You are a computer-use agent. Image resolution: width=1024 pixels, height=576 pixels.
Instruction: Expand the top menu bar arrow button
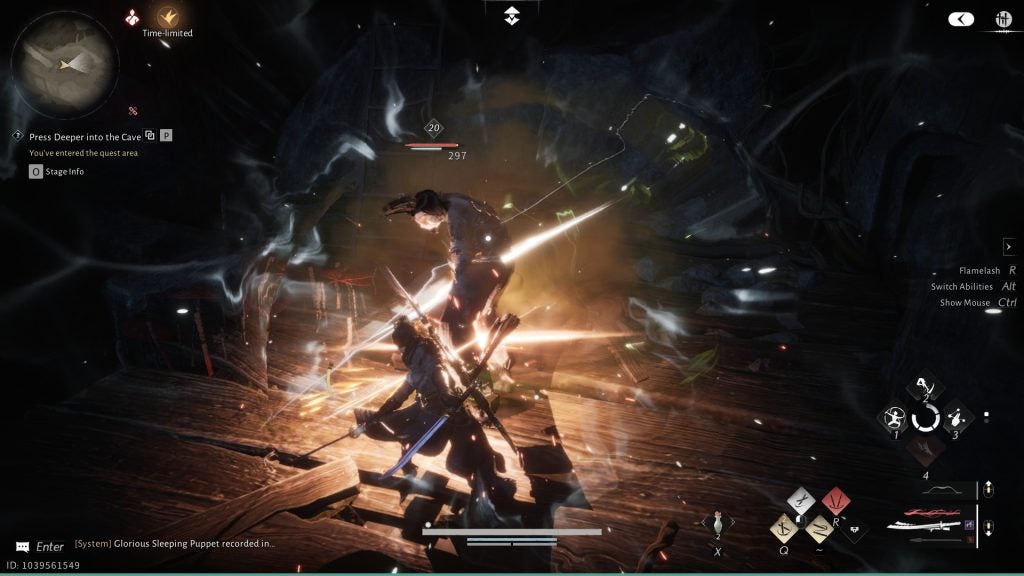(961, 18)
